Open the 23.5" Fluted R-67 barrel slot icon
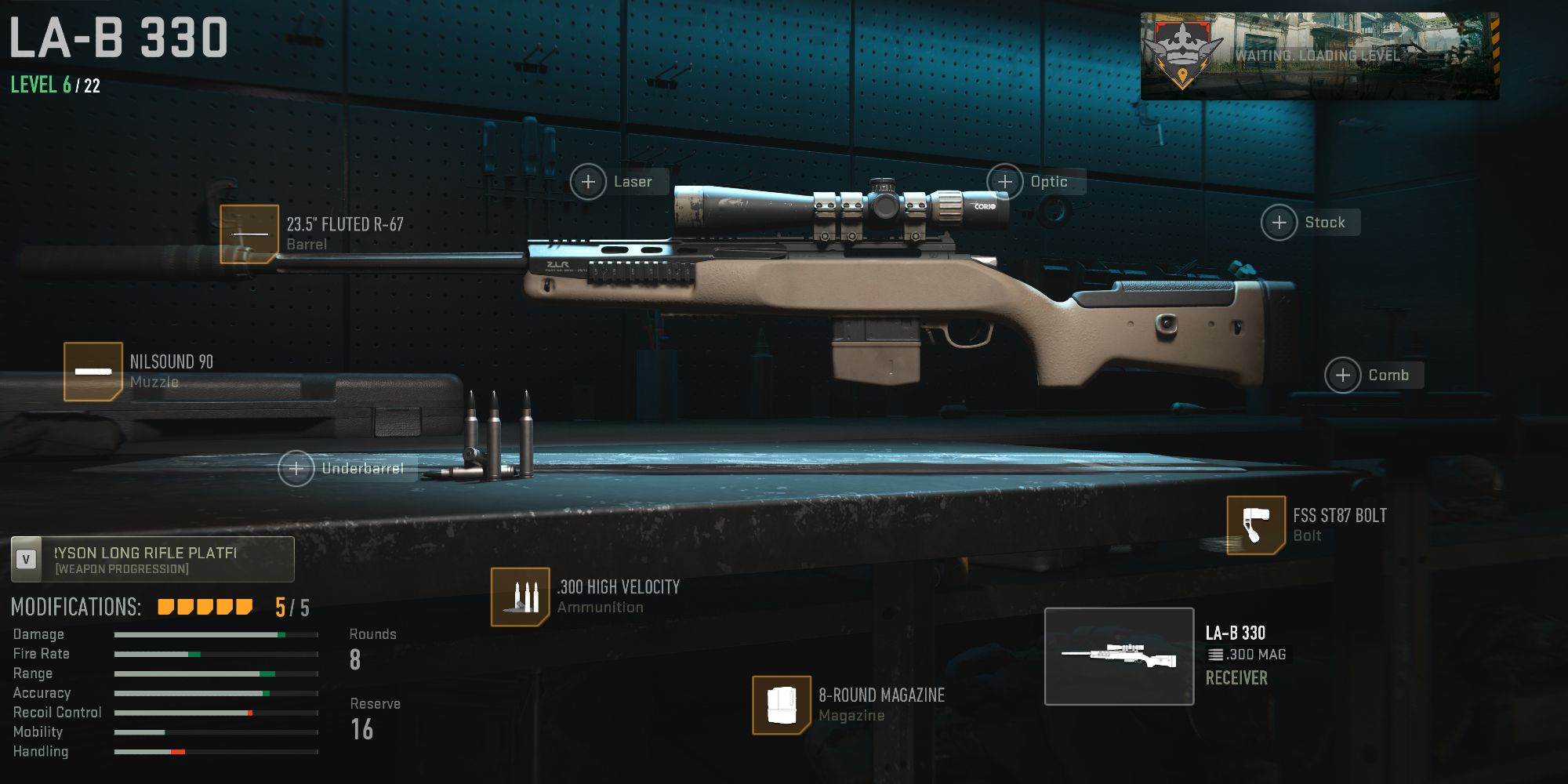The width and height of the screenshot is (1568, 784). (x=250, y=233)
